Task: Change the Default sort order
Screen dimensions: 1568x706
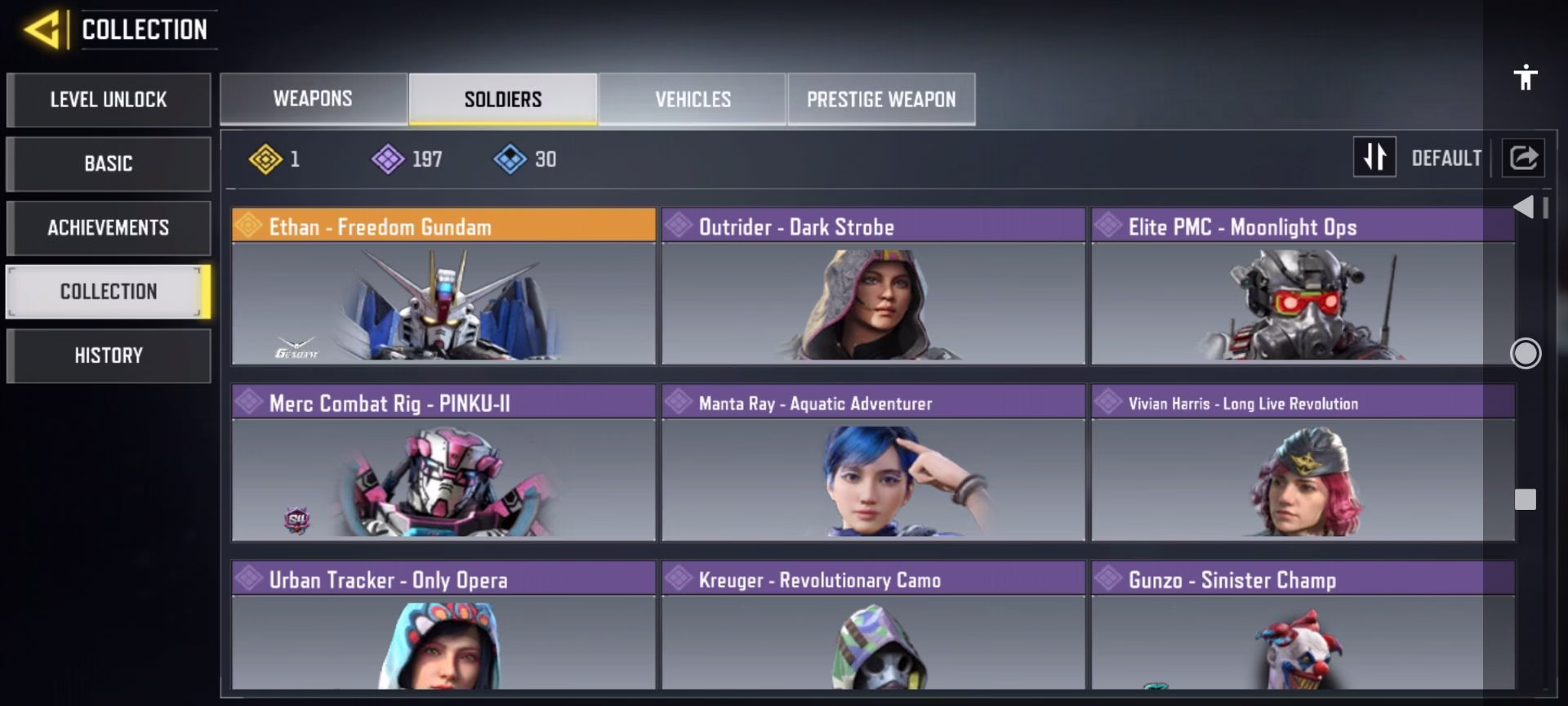Action: click(x=1374, y=157)
